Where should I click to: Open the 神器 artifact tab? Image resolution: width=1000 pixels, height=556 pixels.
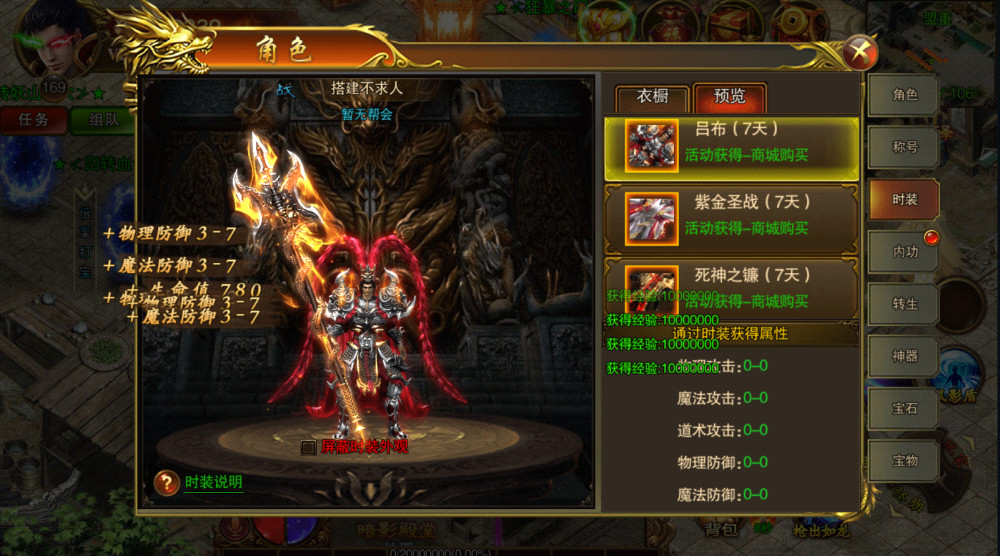click(x=904, y=356)
